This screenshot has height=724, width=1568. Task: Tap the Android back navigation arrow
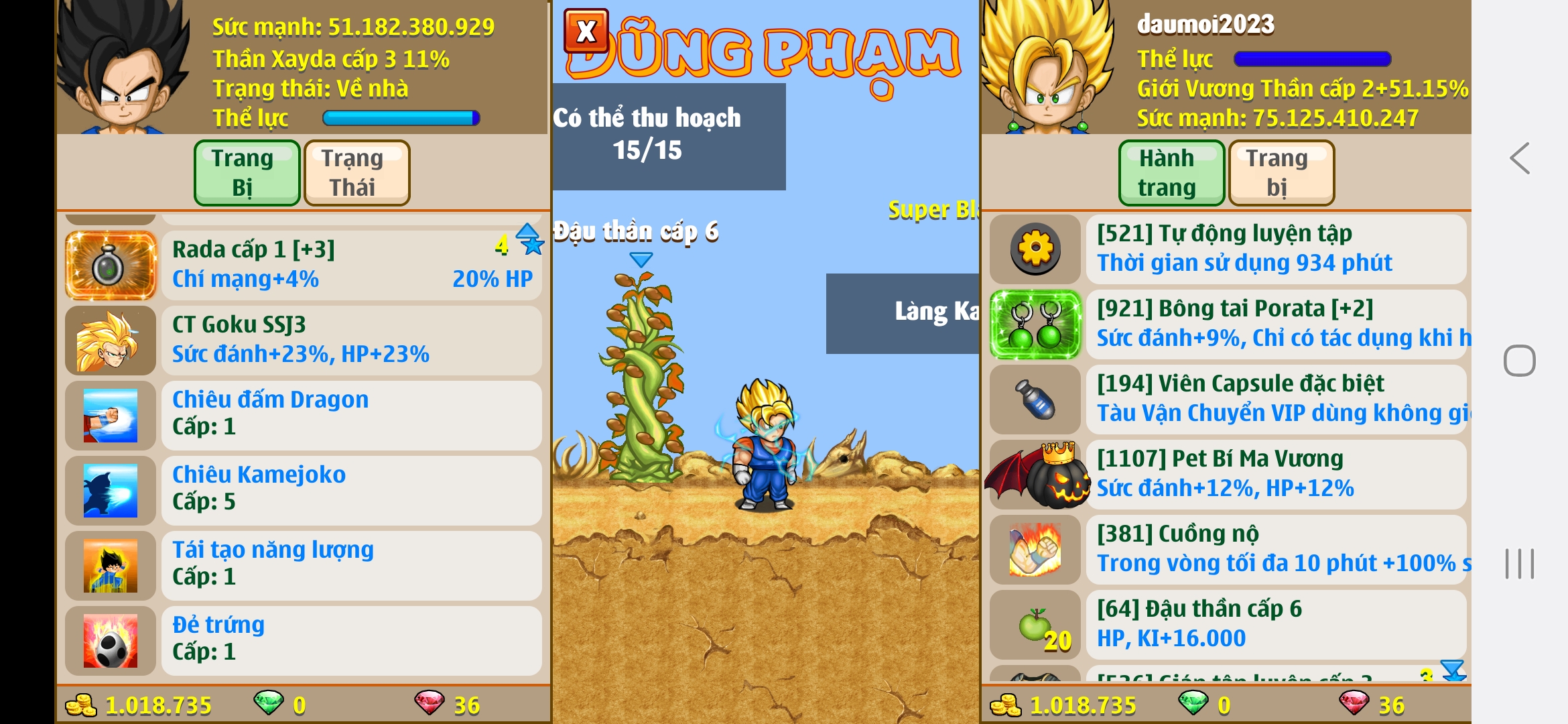pyautogui.click(x=1519, y=159)
